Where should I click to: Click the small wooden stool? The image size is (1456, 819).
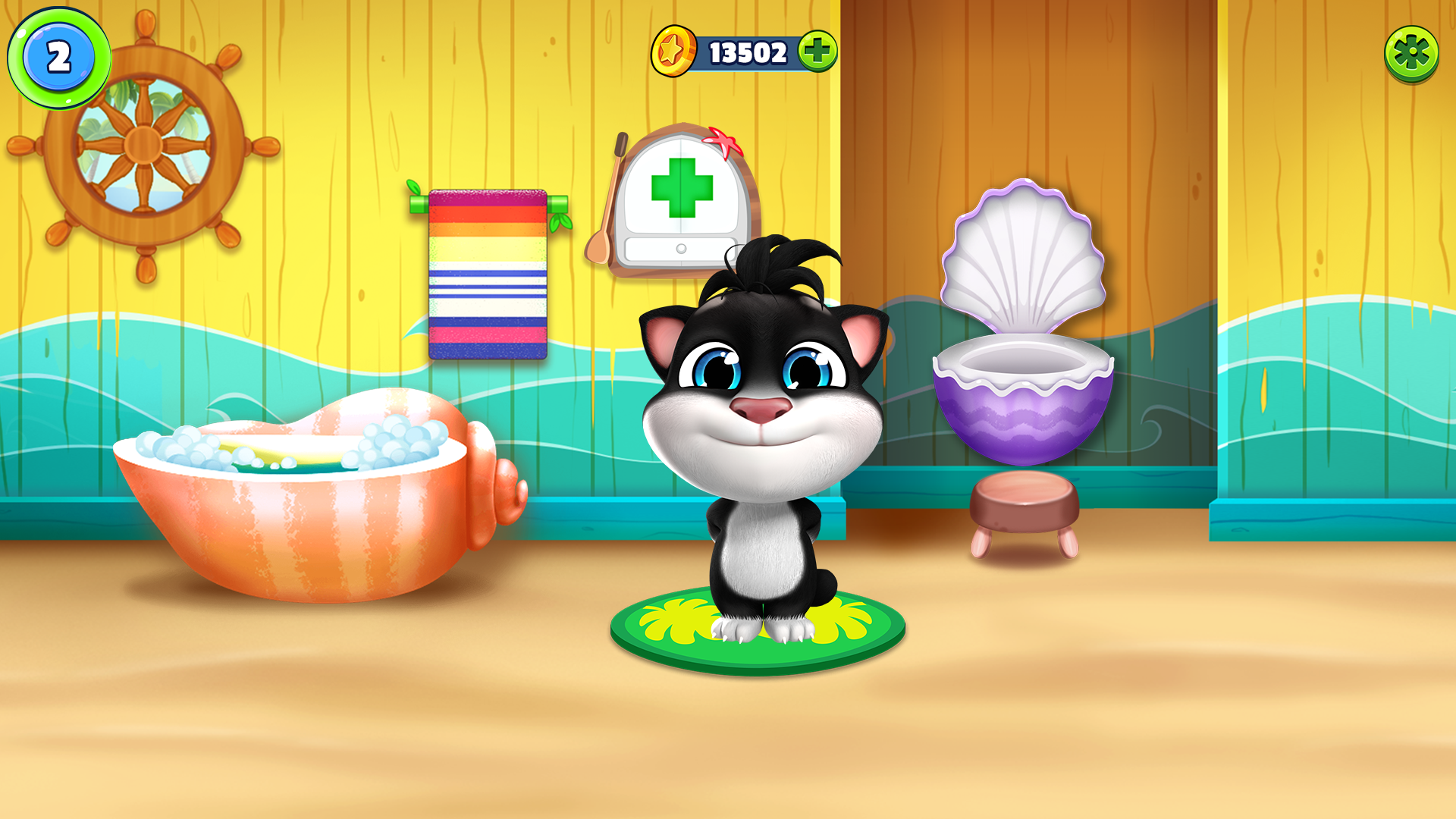tap(1024, 504)
